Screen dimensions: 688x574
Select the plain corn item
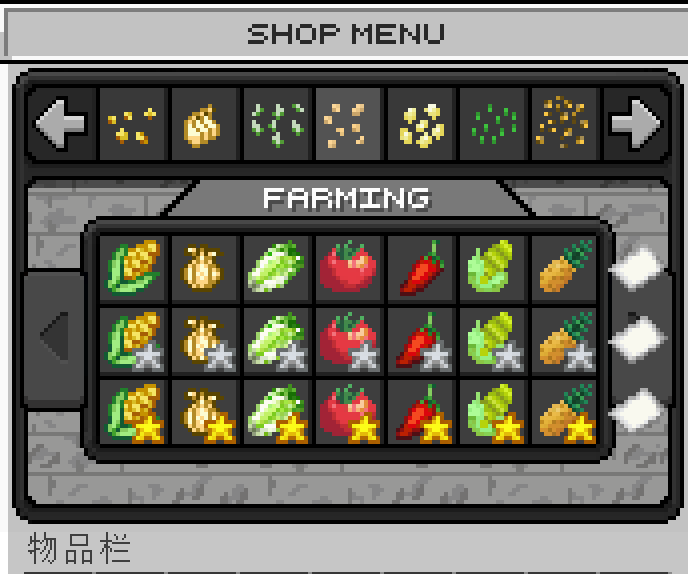(x=133, y=268)
